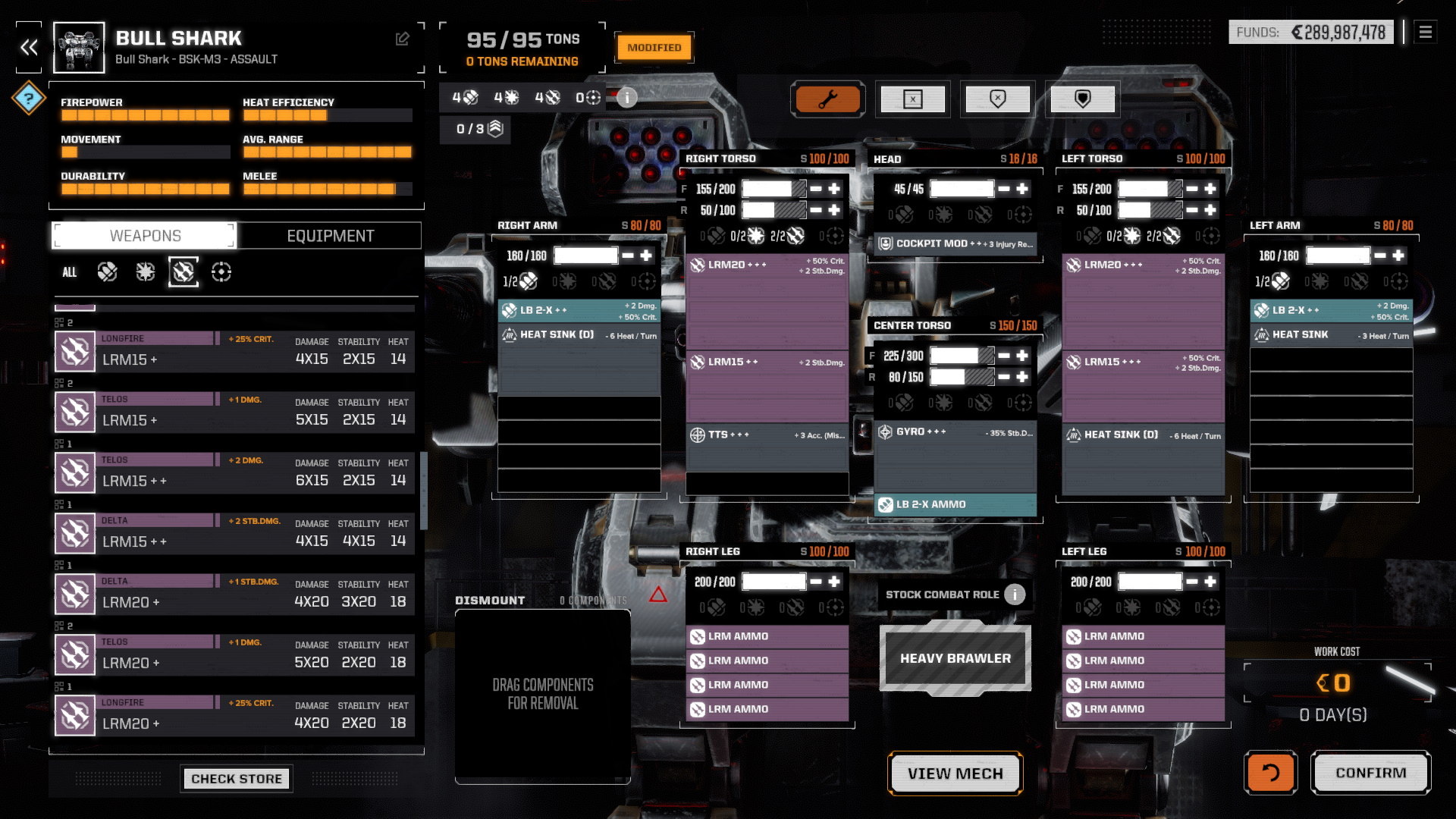Switch to the WEAPONS tab

pyautogui.click(x=143, y=235)
